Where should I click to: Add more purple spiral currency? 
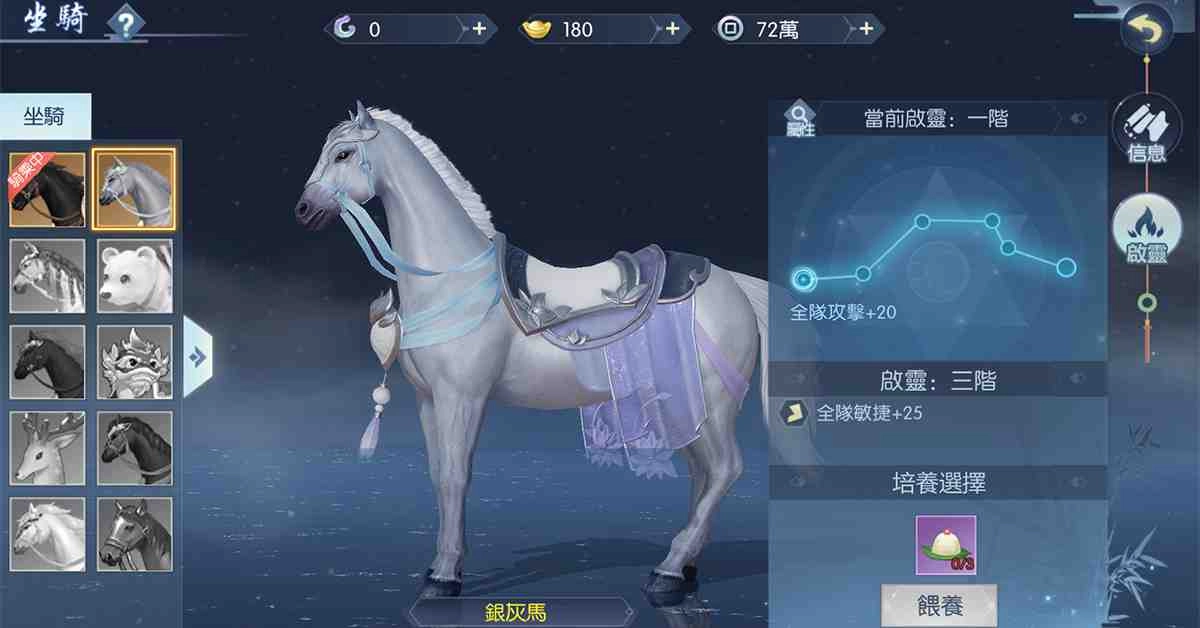pos(479,30)
